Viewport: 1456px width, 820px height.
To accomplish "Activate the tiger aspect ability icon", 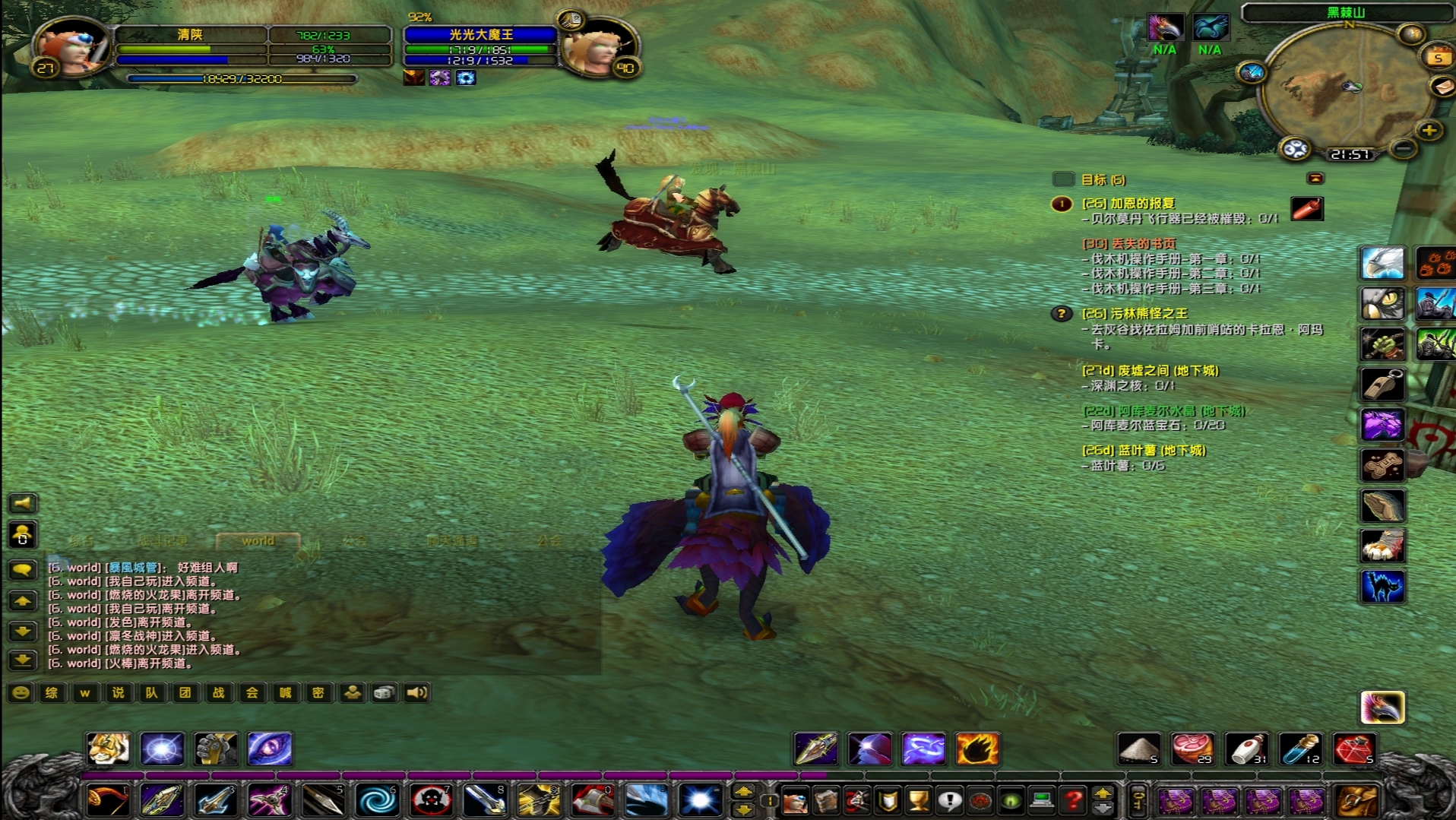I will point(108,749).
